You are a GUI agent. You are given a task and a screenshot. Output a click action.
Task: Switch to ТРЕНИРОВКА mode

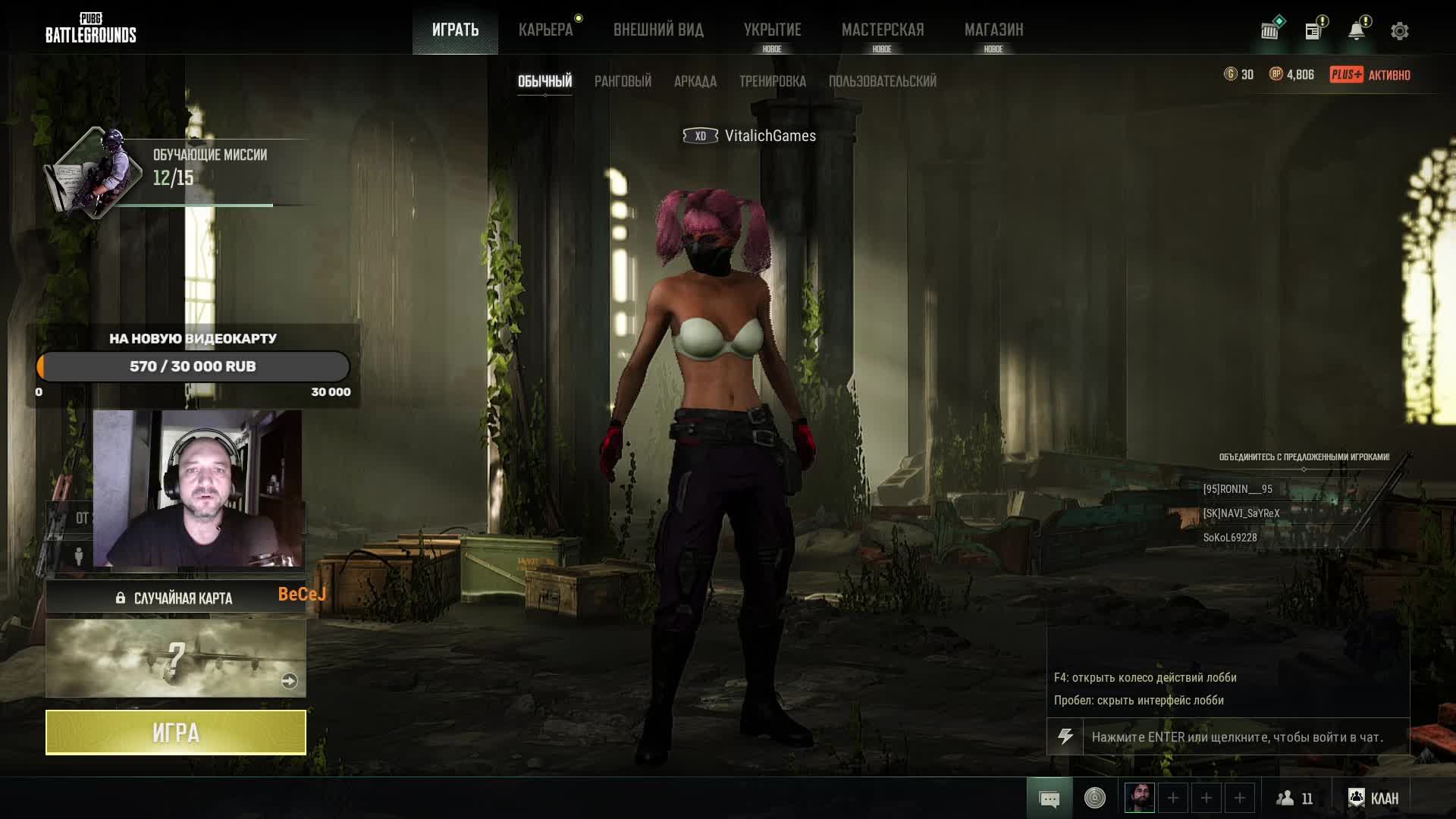772,81
